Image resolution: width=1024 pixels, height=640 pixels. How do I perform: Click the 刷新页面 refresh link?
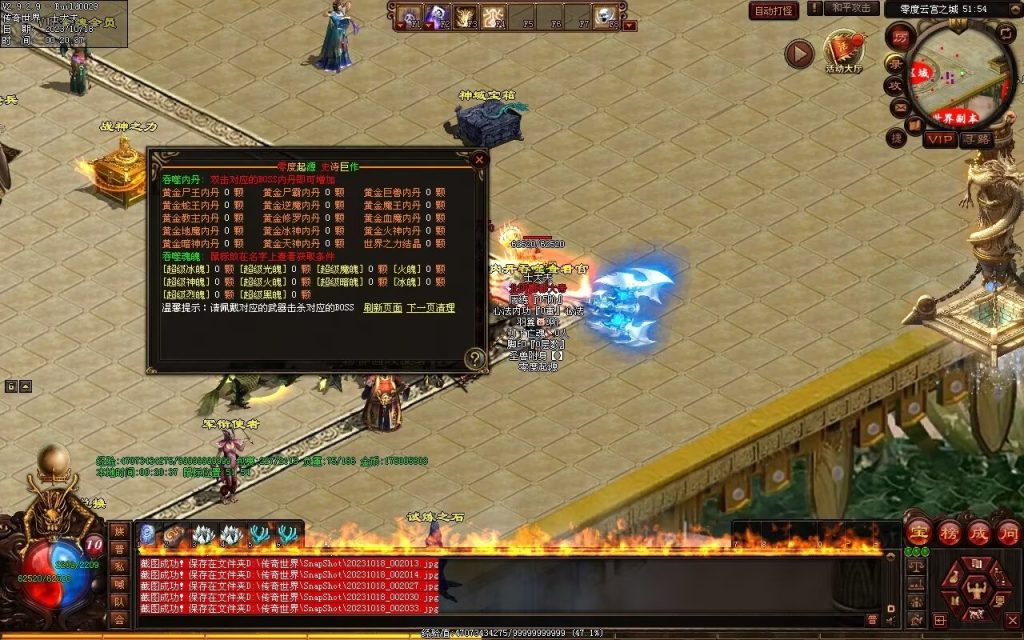pos(382,308)
